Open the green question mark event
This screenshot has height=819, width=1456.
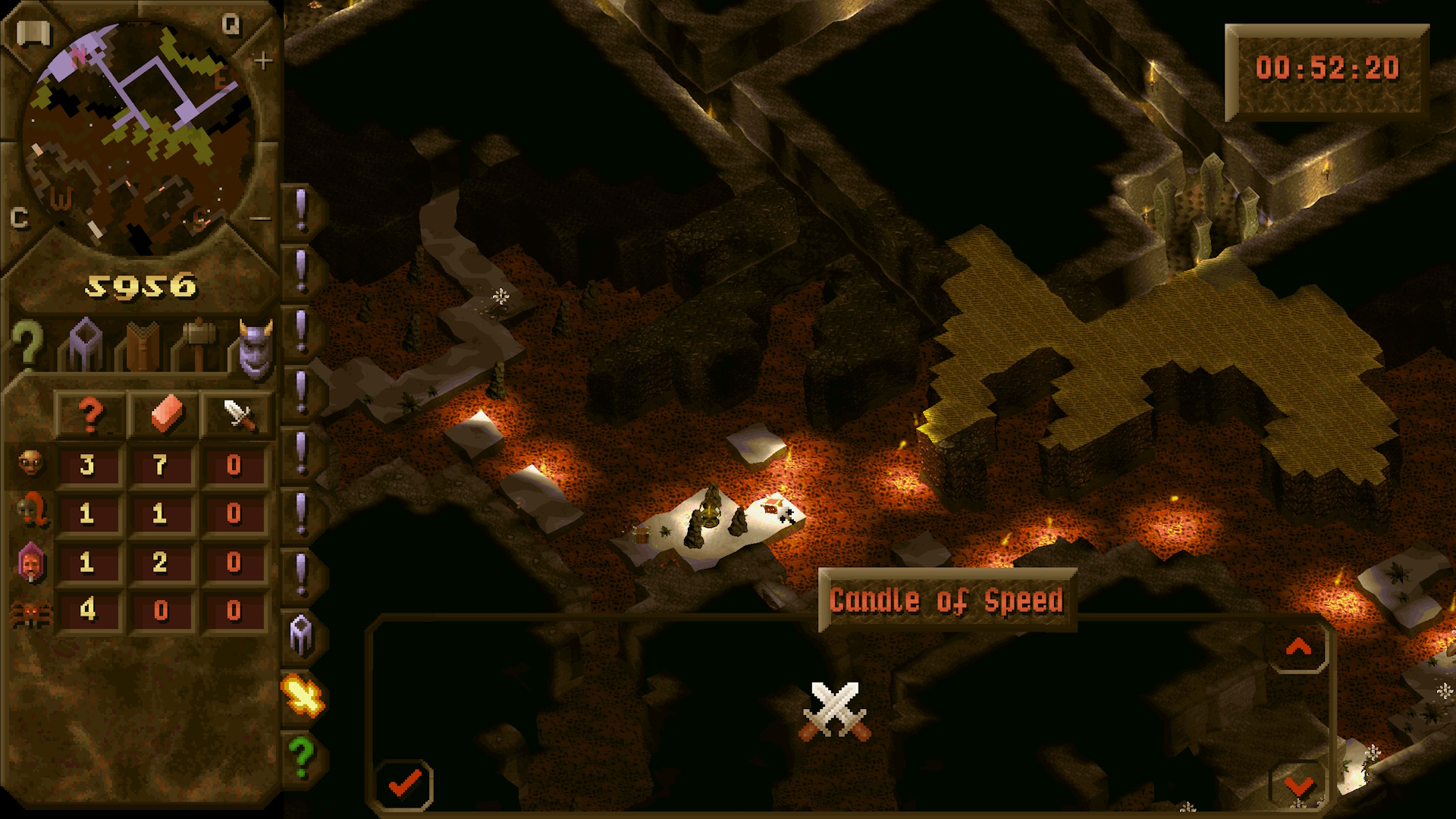tap(301, 755)
